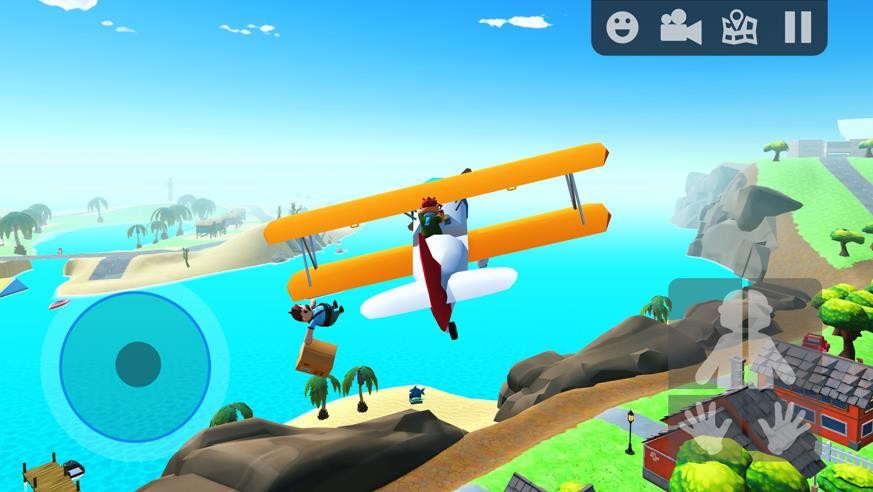Screen dimensions: 873x492
Task: Switch view with the video camera icon
Action: 680,27
